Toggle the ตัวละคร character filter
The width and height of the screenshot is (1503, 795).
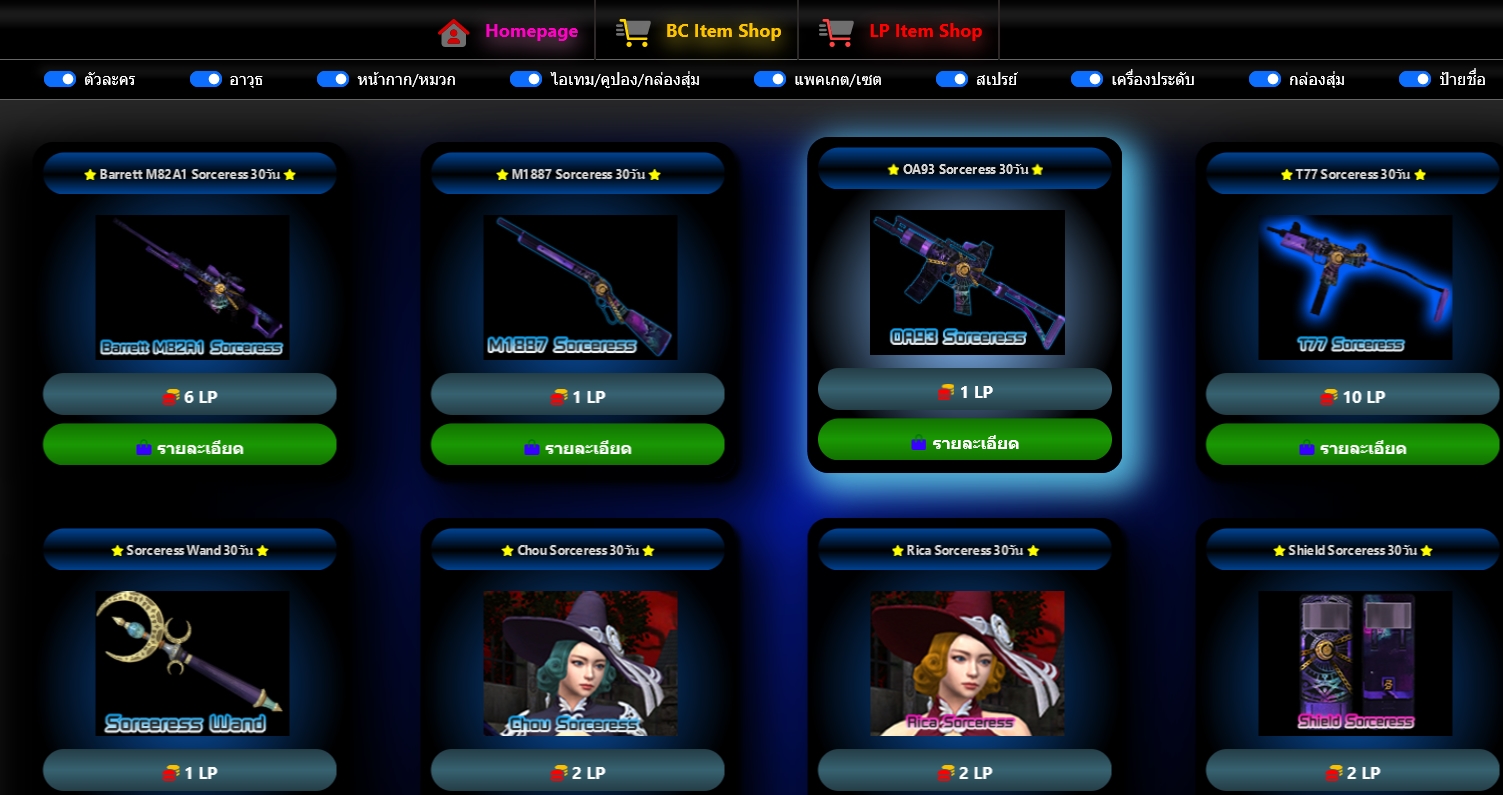coord(60,79)
